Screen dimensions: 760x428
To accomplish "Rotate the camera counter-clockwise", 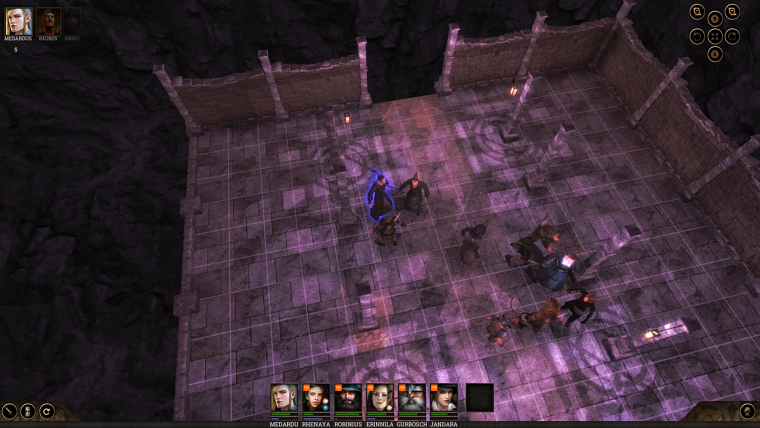I will 697,36.
